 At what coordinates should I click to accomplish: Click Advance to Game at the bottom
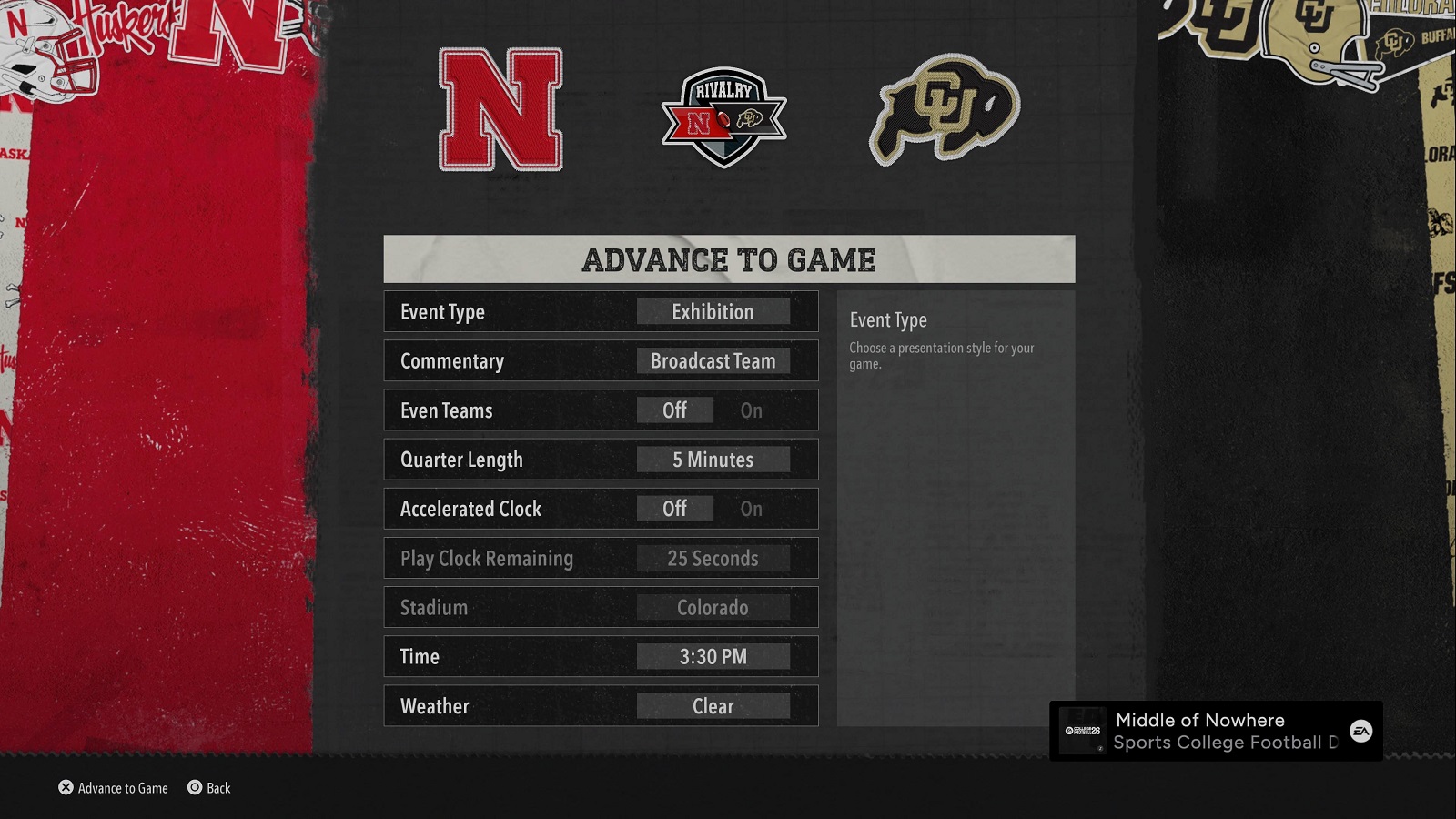tap(114, 788)
